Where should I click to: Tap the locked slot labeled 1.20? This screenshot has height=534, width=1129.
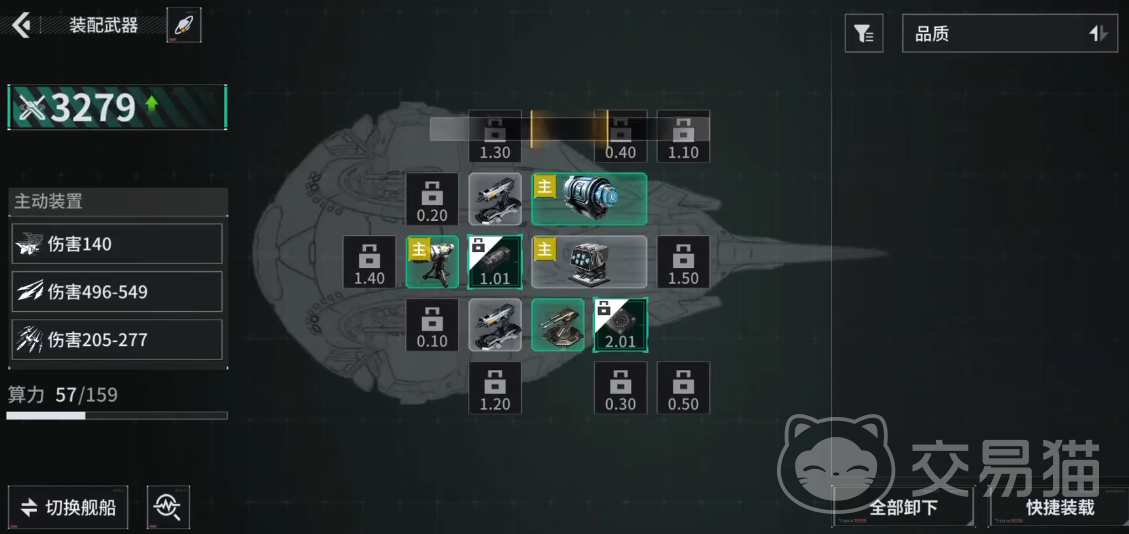(x=495, y=388)
